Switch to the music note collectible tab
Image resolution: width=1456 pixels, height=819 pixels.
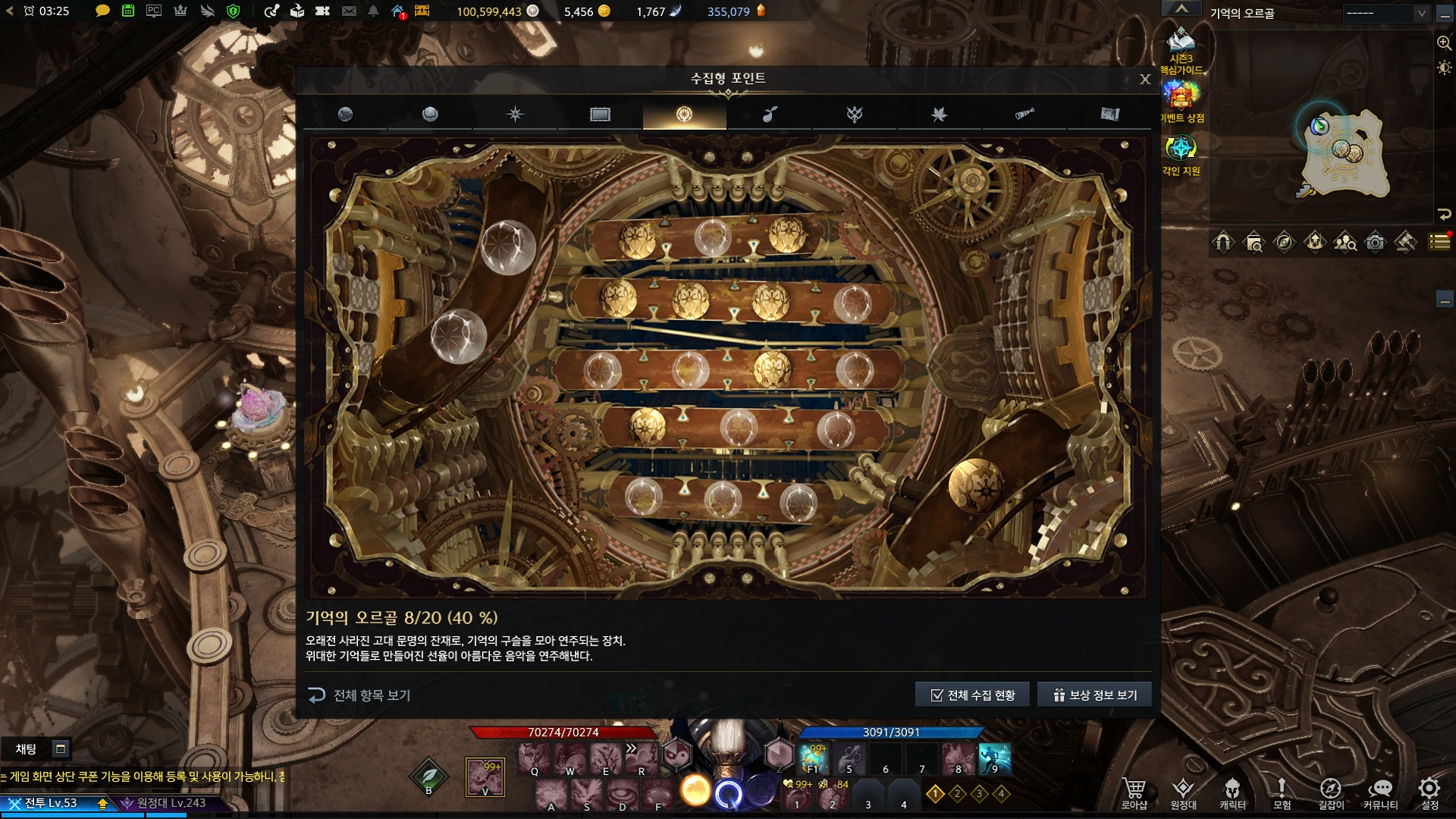(x=770, y=115)
